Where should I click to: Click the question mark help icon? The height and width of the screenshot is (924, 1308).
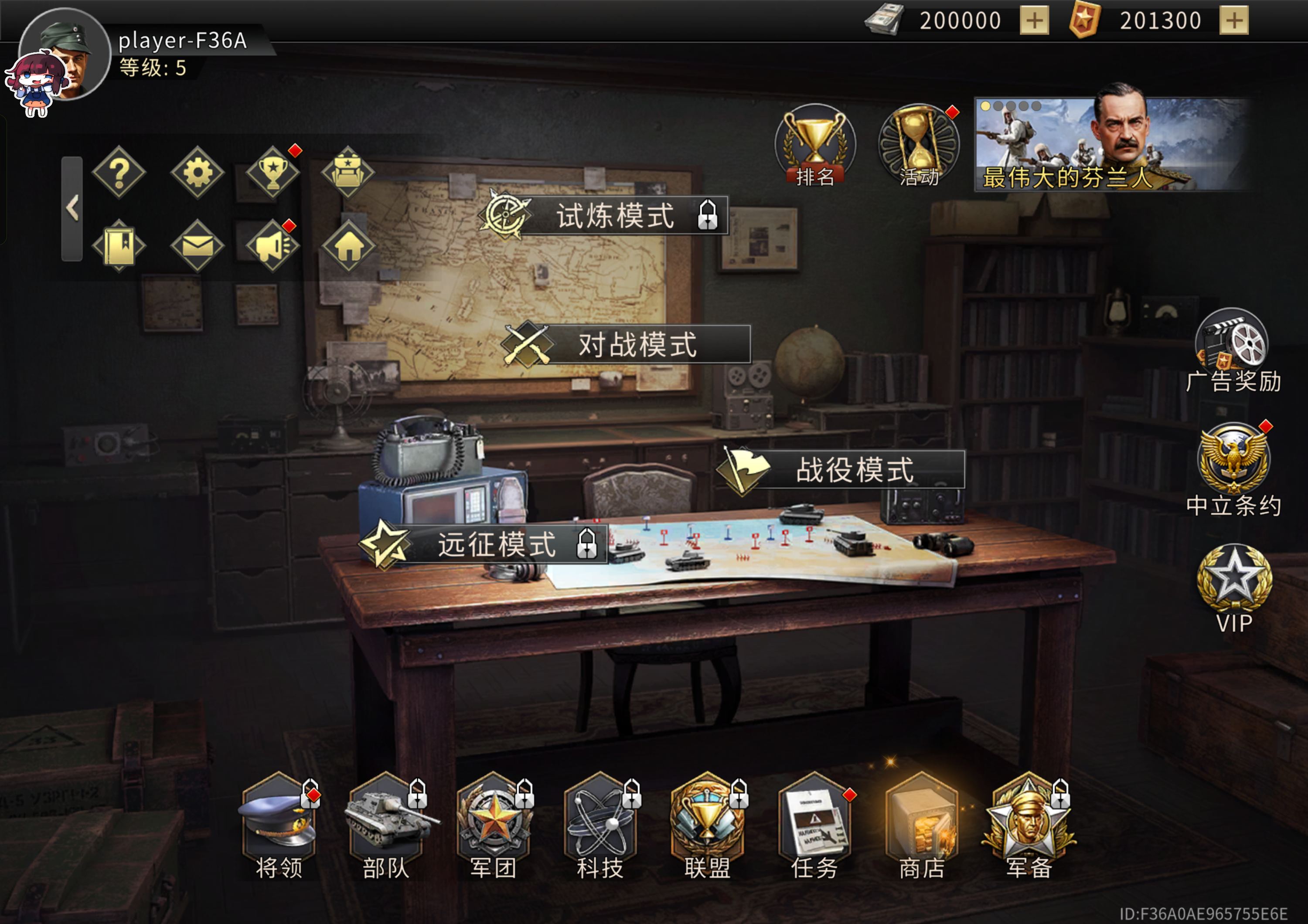pos(119,173)
